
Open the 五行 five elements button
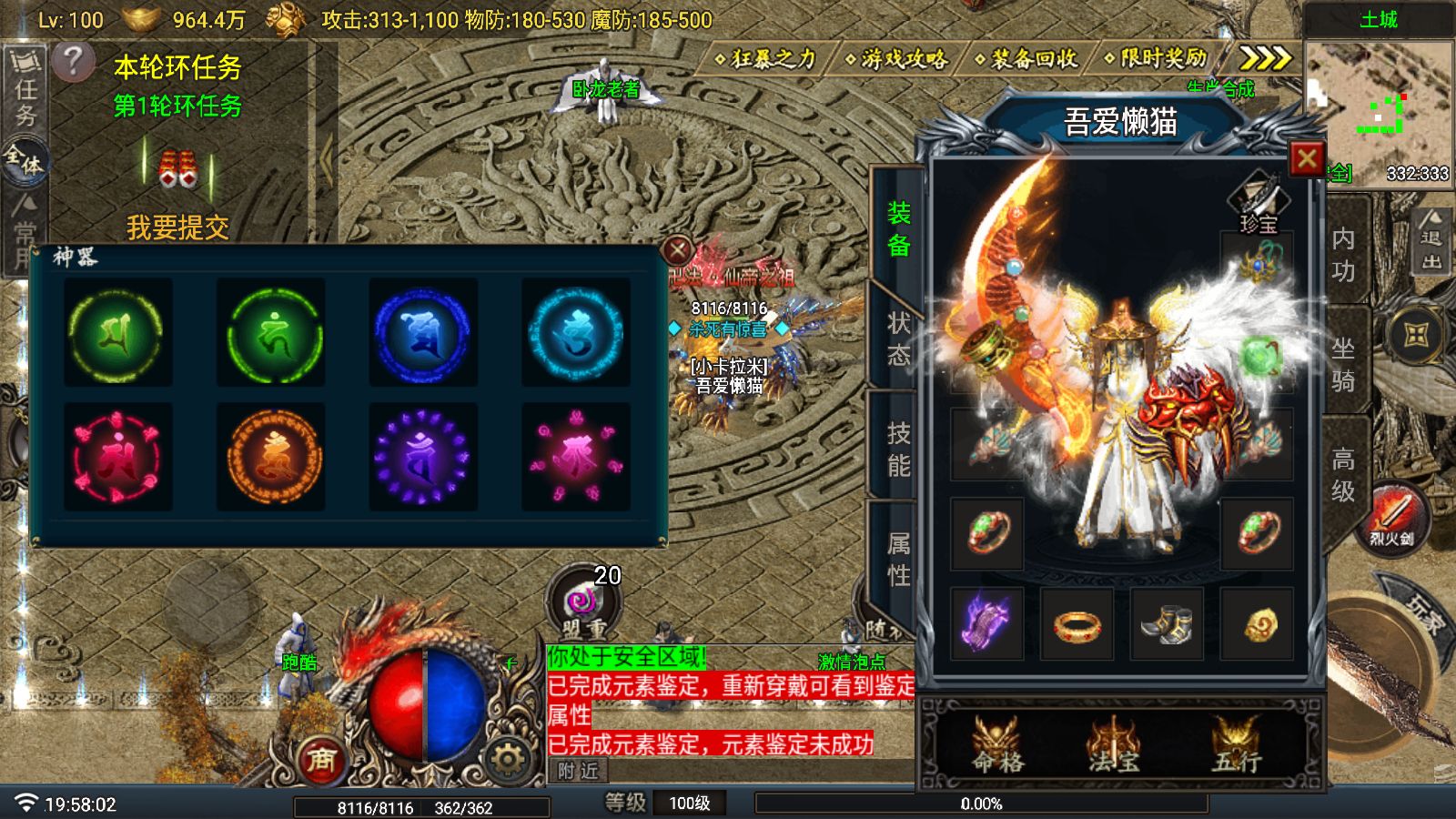coord(1237,745)
